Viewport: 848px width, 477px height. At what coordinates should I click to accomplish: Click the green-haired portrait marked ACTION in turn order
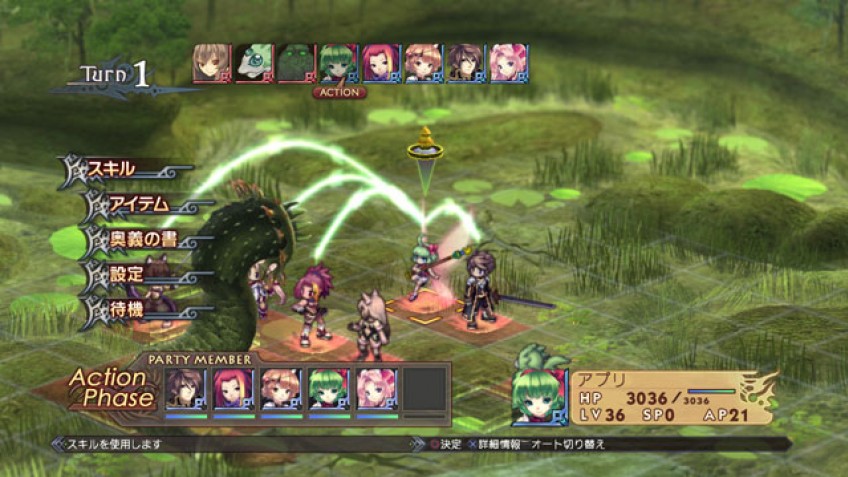coord(338,63)
